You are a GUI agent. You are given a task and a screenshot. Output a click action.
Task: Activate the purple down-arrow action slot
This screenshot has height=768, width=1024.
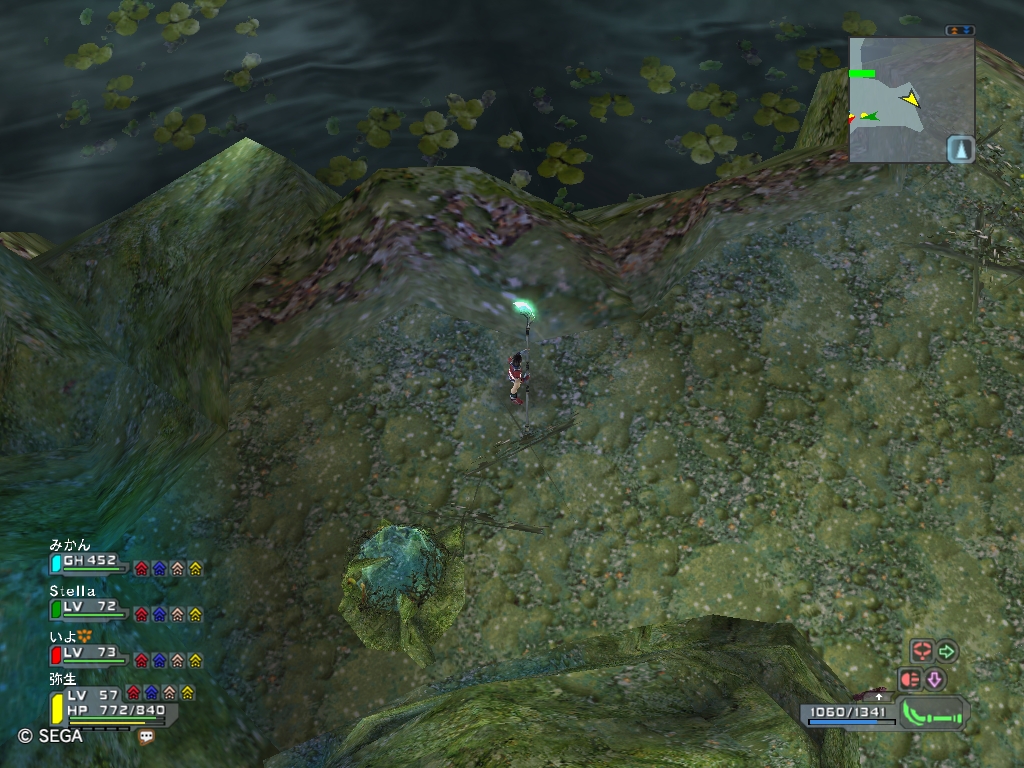click(935, 680)
